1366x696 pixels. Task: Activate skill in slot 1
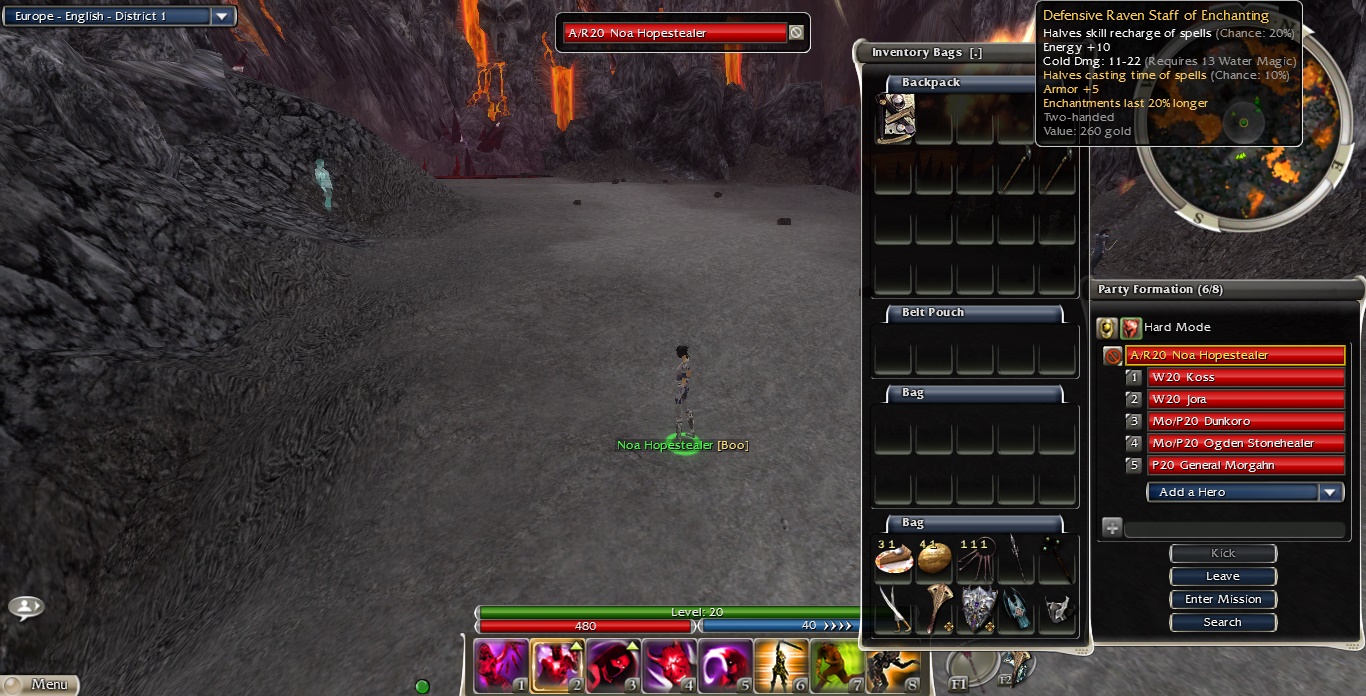[x=501, y=666]
